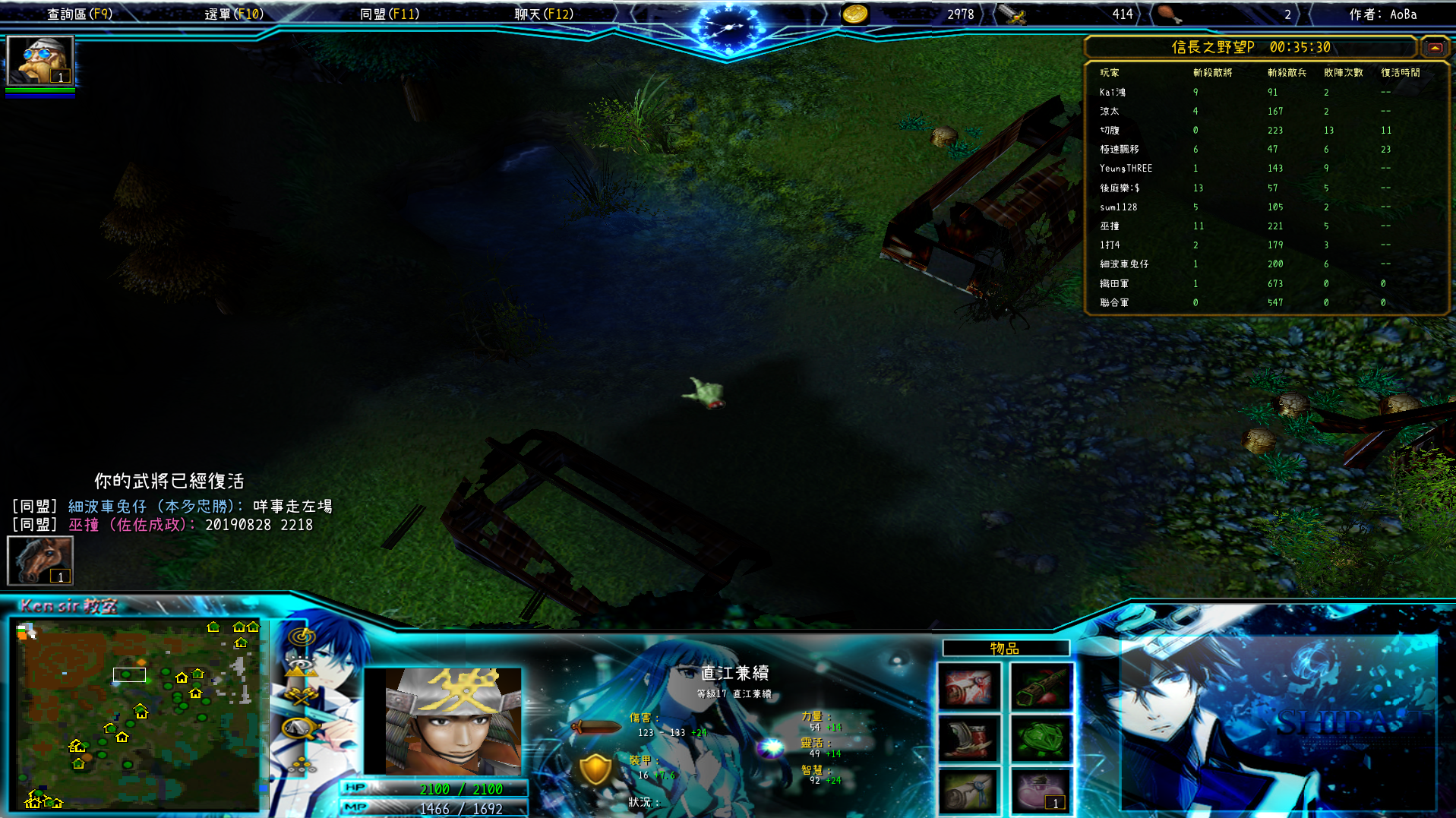Screen dimensions: 1456x818
Task: Toggle the minimap terrain visibility button
Action: click(x=302, y=667)
